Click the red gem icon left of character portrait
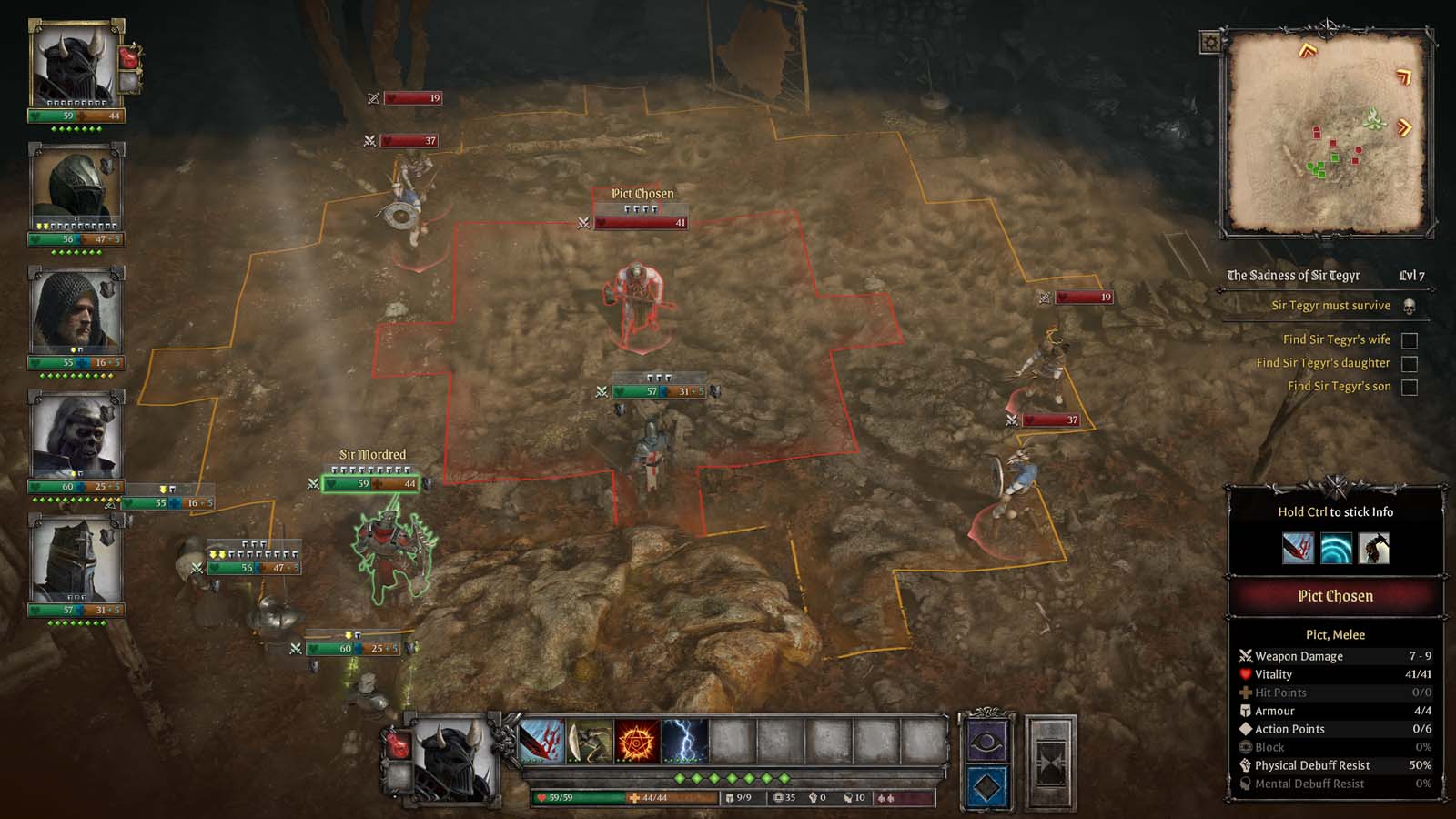The image size is (1456, 819). point(399,743)
